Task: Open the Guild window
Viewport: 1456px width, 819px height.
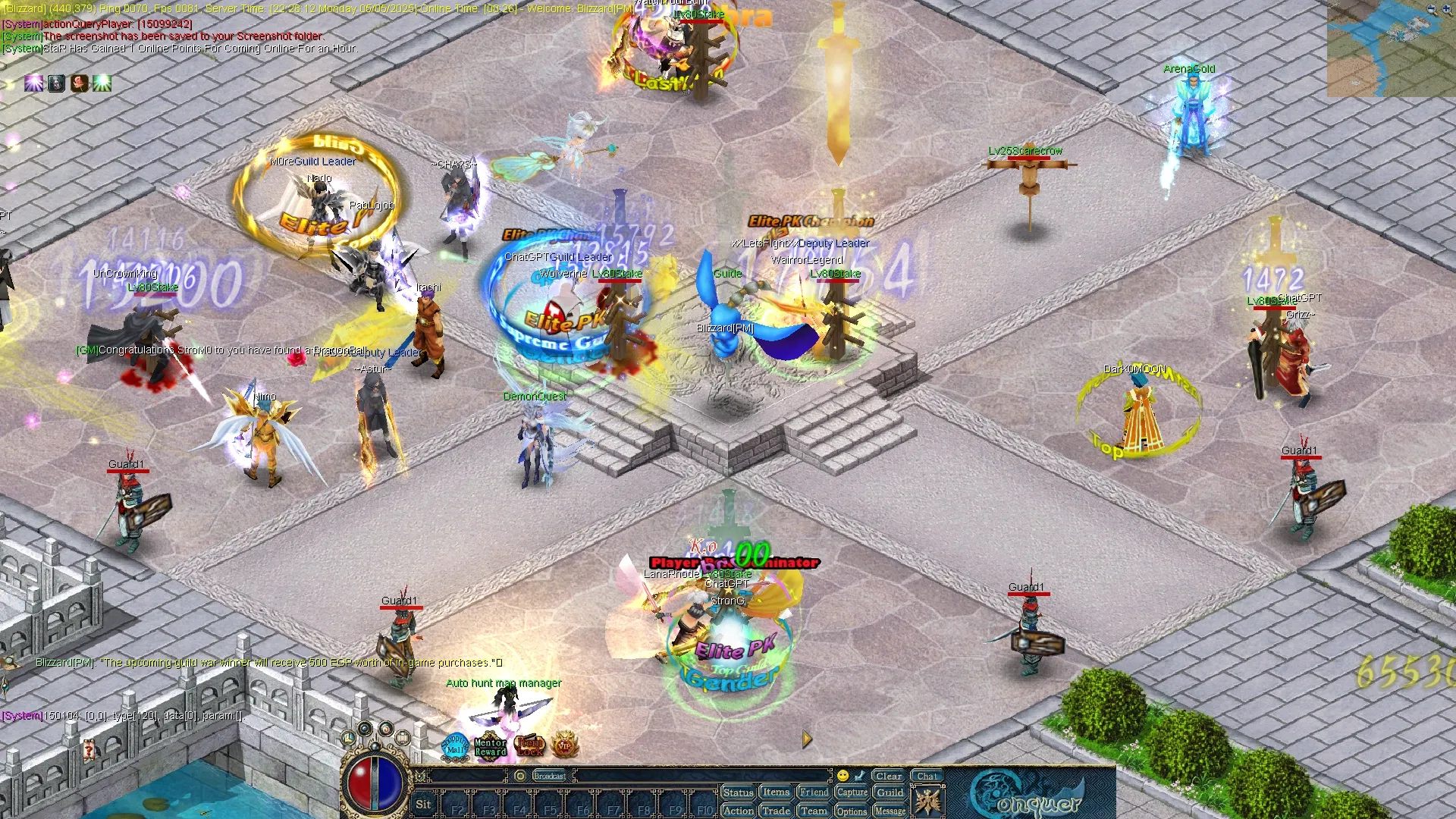Action: click(x=890, y=792)
